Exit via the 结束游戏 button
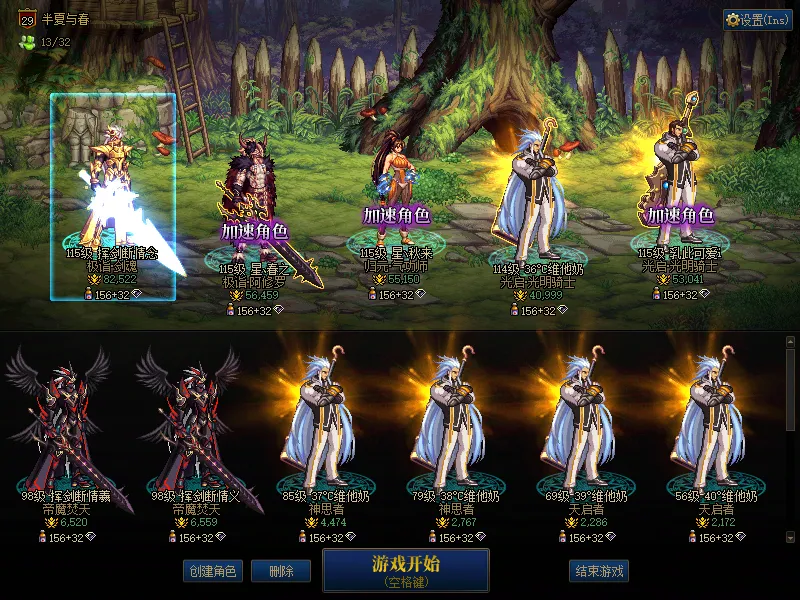800x600 pixels. (599, 571)
